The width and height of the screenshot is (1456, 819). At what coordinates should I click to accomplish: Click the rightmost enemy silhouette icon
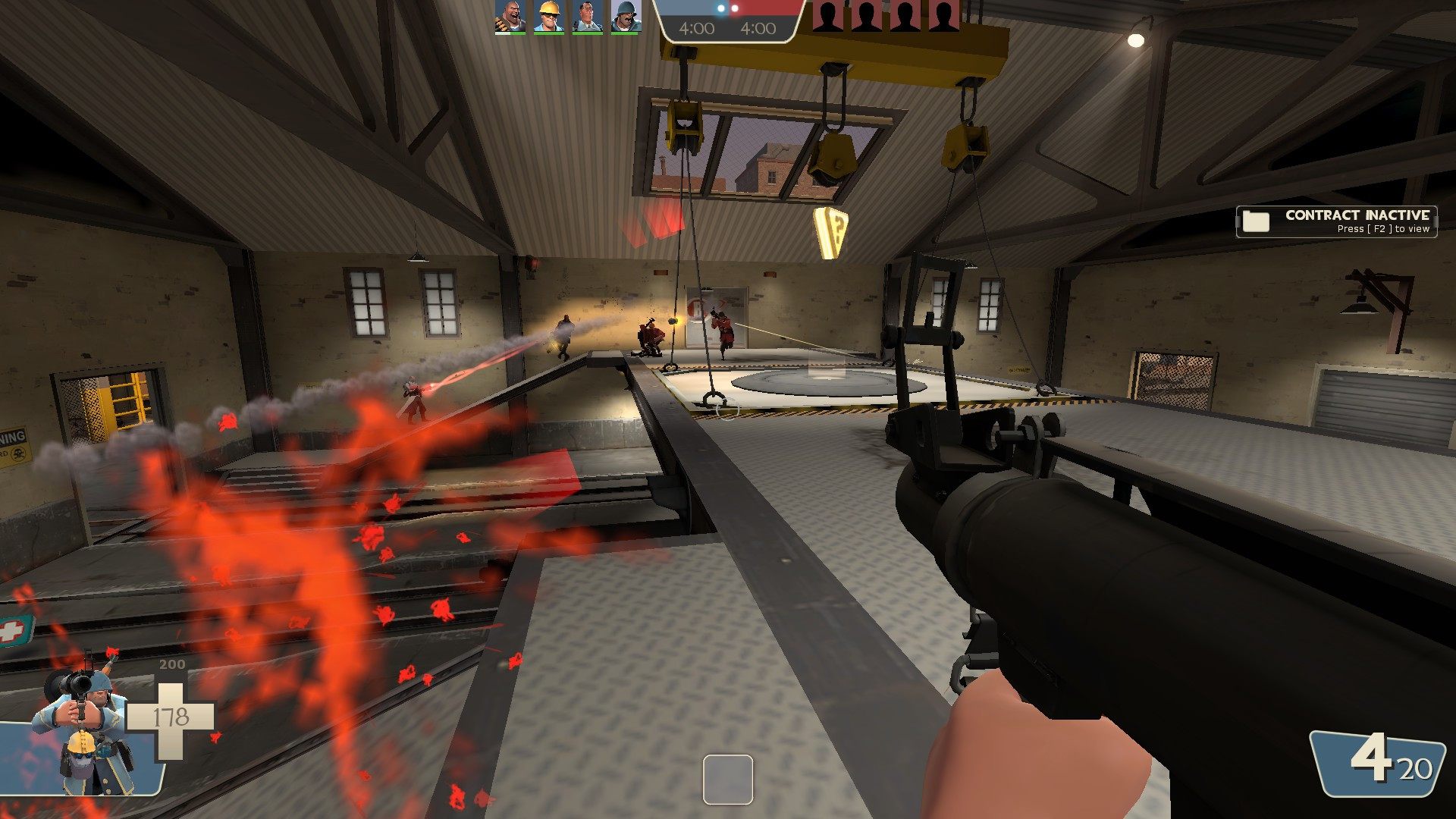coord(946,17)
